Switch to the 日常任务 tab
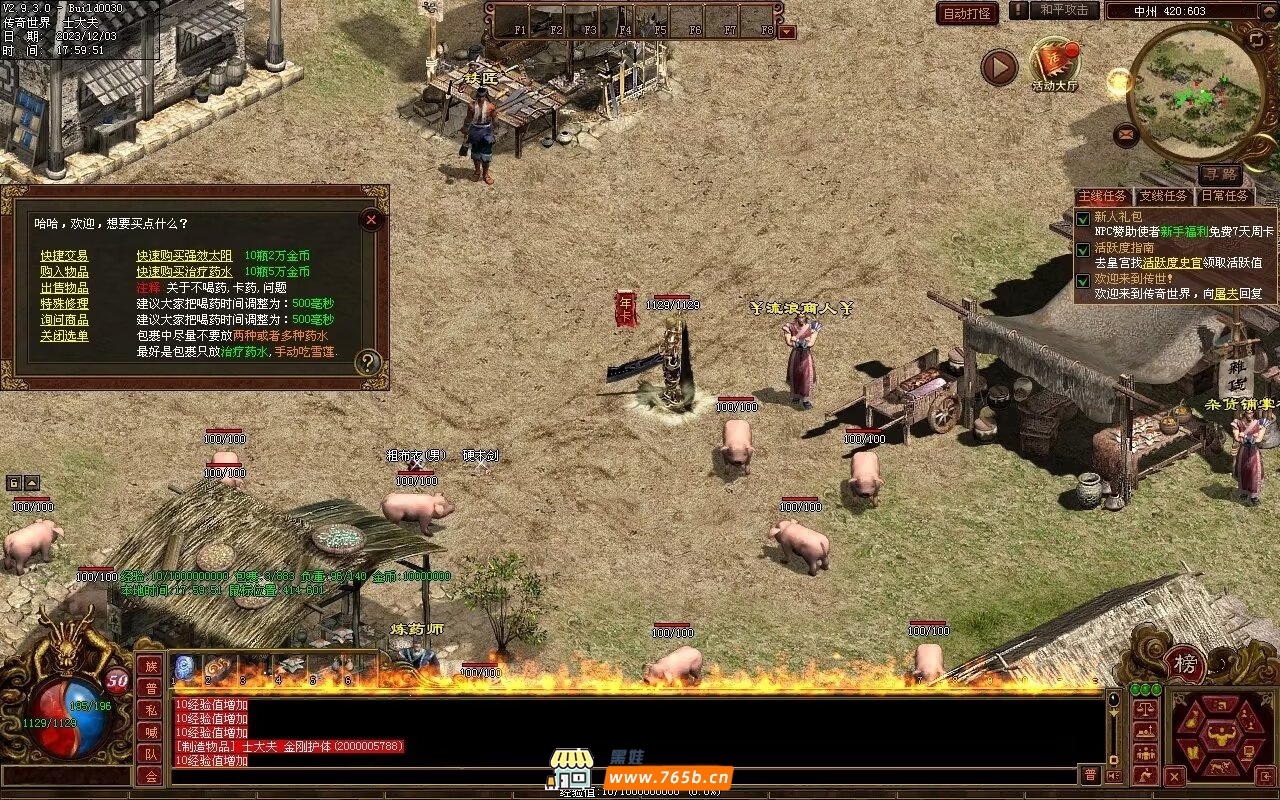The height and width of the screenshot is (800, 1280). coord(1224,196)
